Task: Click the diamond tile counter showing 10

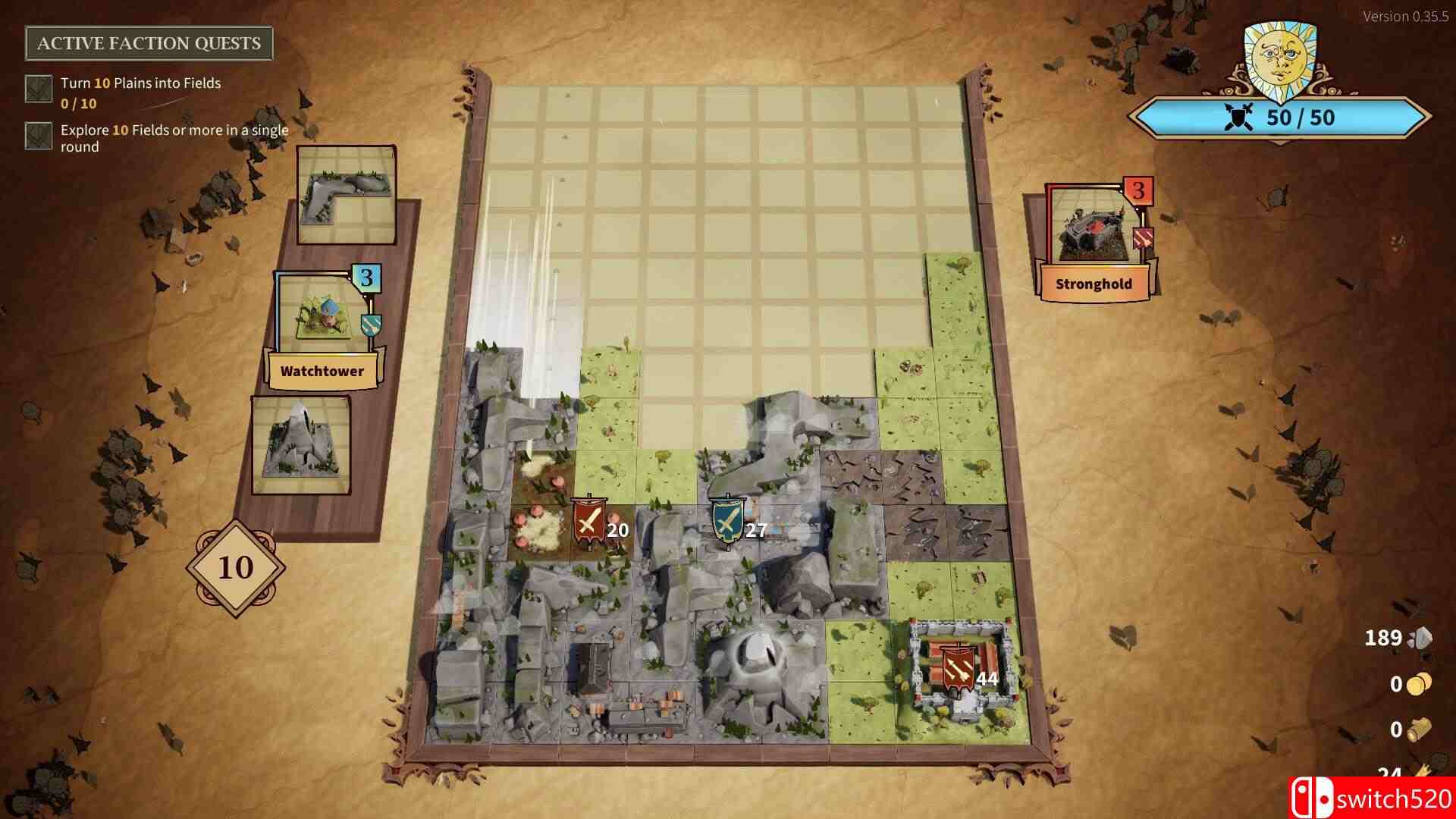Action: [237, 568]
